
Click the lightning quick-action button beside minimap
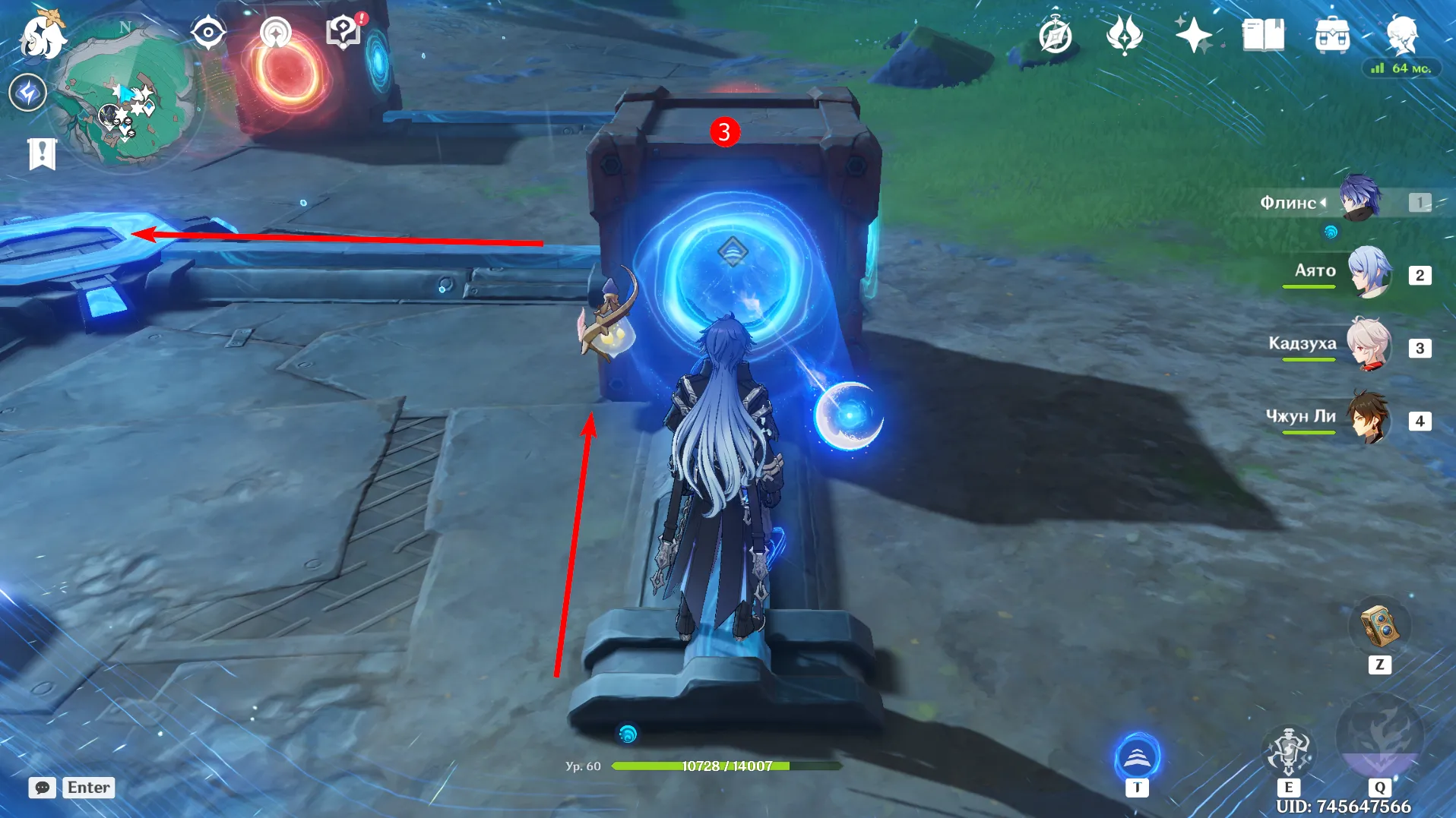(28, 93)
